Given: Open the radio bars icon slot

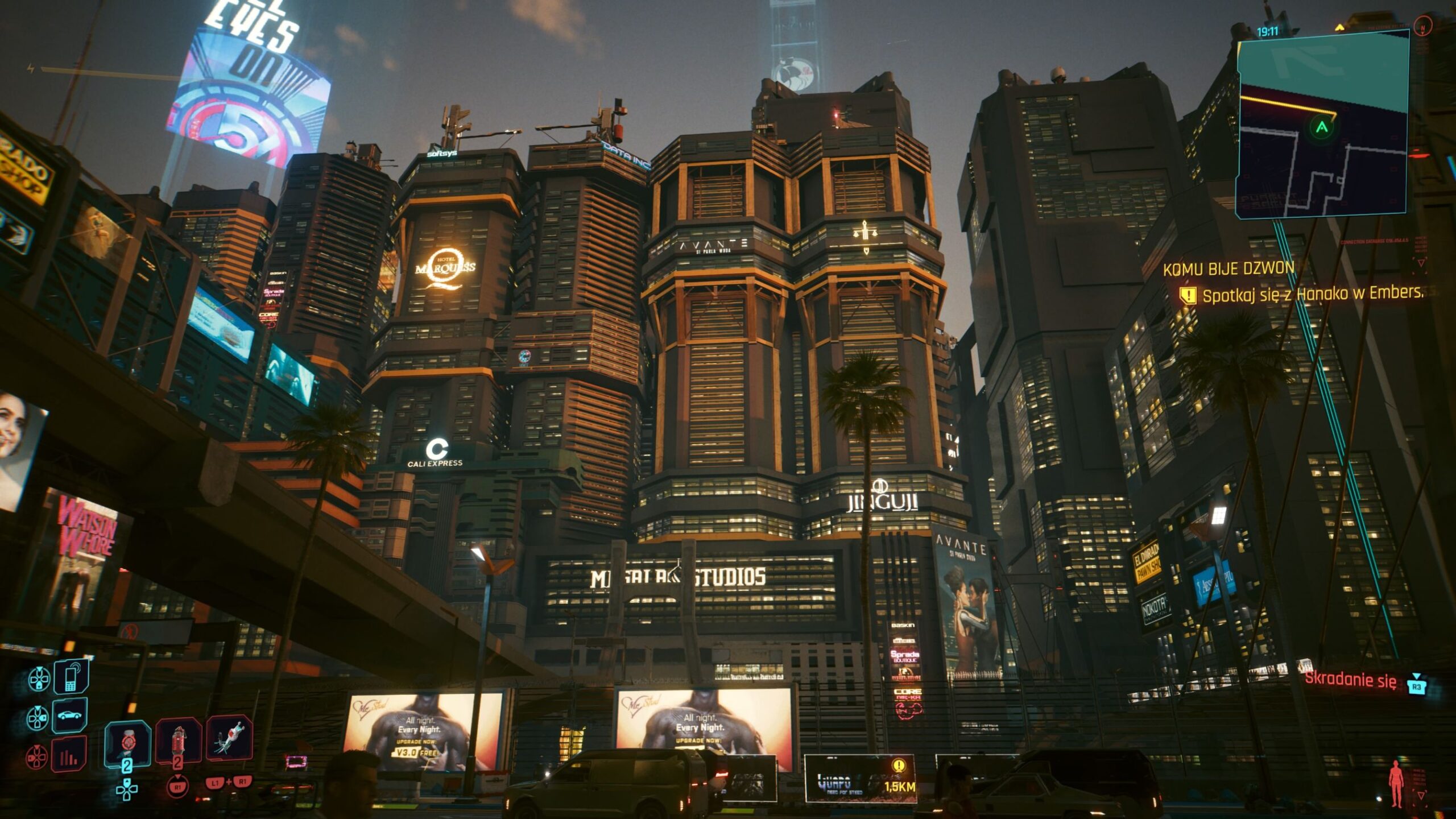Looking at the screenshot, I should click(x=69, y=755).
